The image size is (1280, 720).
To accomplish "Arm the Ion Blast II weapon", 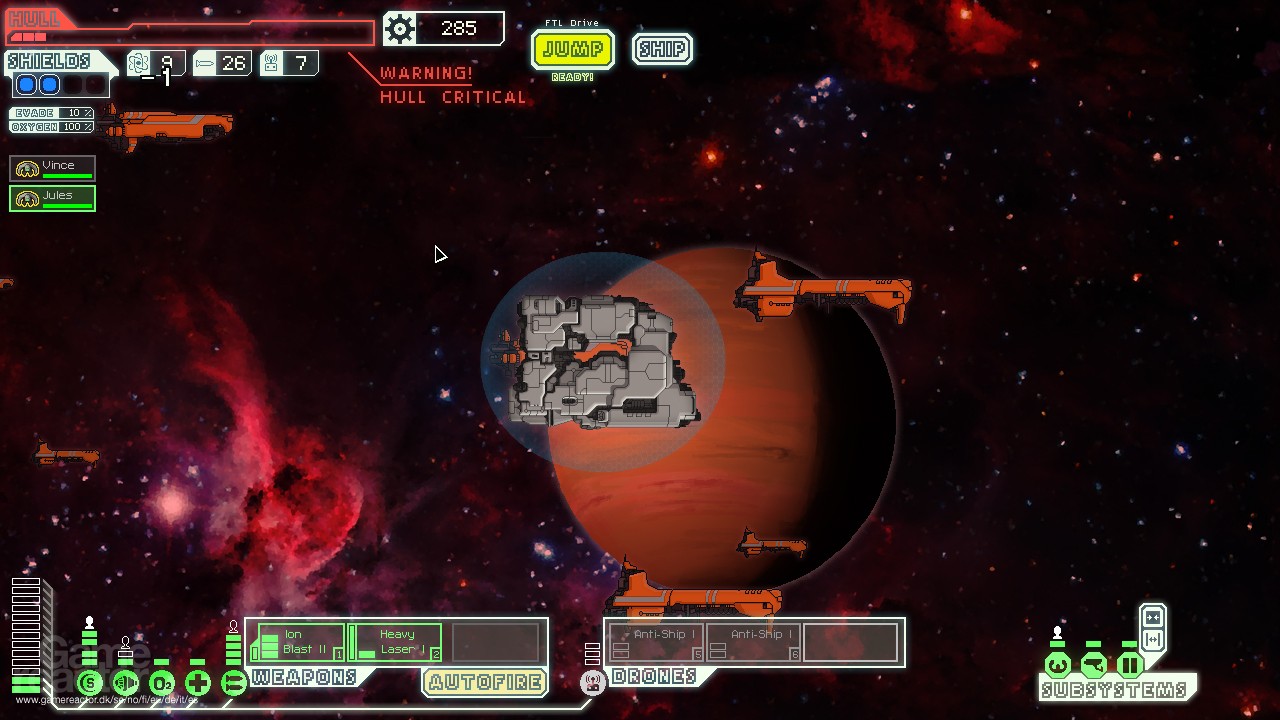I will (x=296, y=640).
